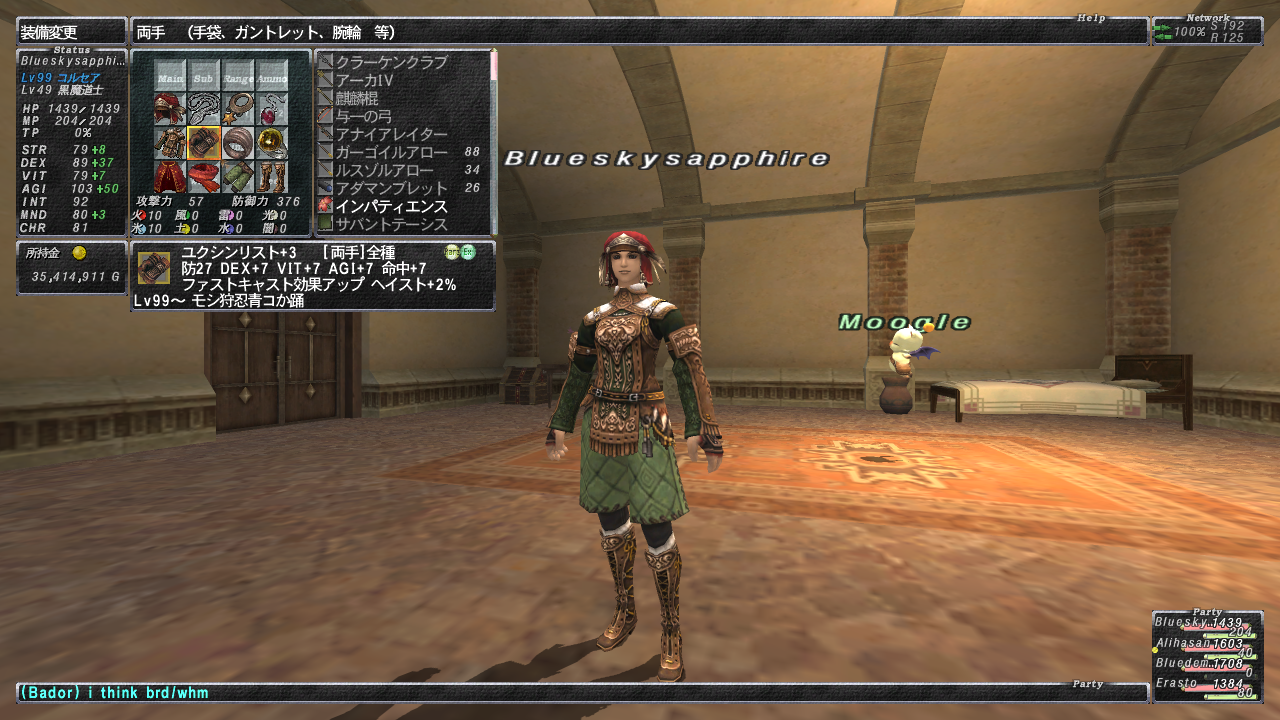This screenshot has height=720, width=1280.
Task: Select the red sash waist slot
Action: [204, 177]
